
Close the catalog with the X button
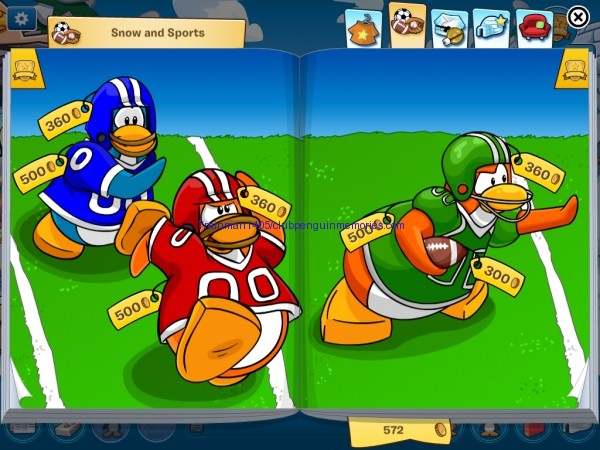578,16
